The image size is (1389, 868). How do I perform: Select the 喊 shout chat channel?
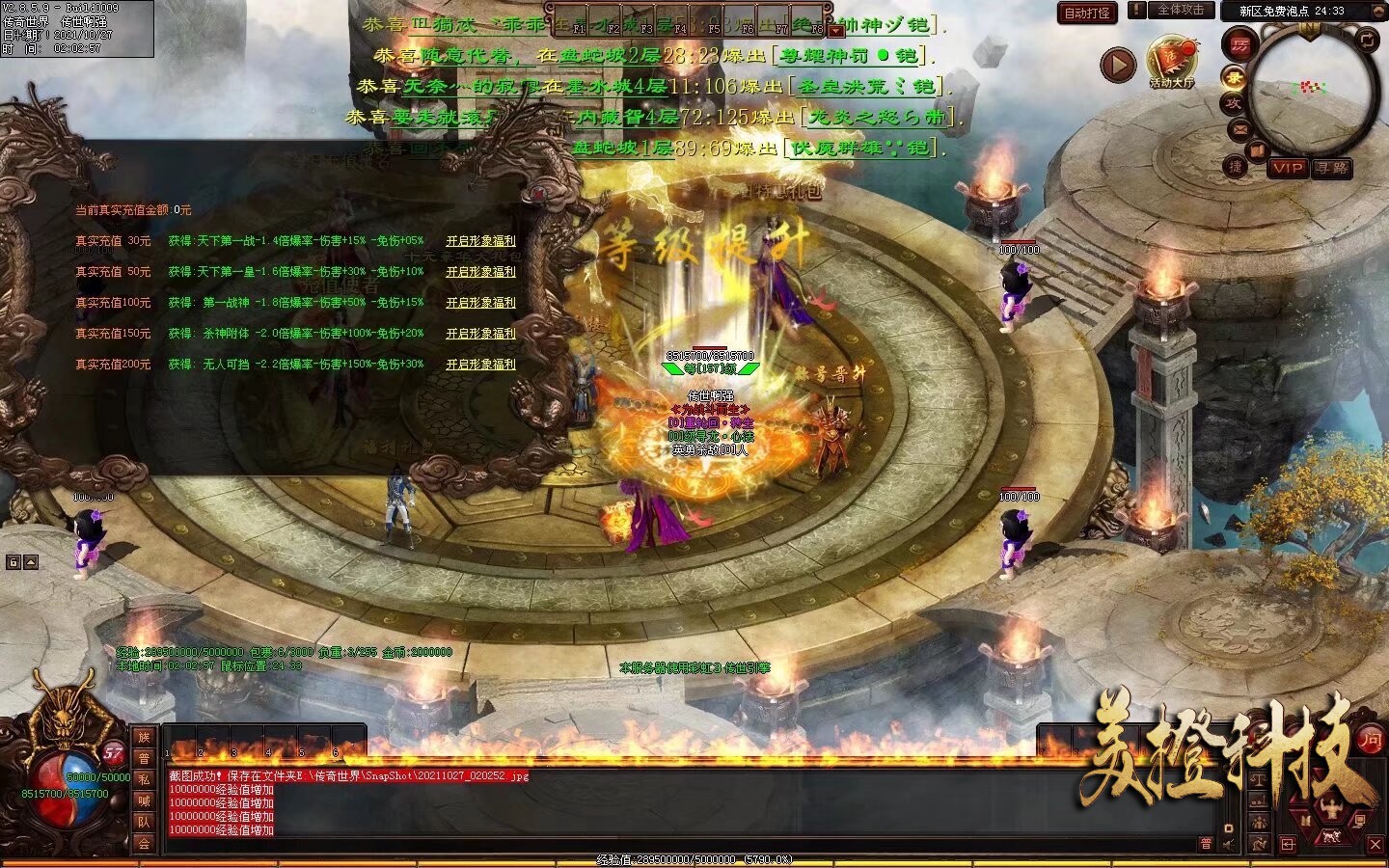[144, 800]
